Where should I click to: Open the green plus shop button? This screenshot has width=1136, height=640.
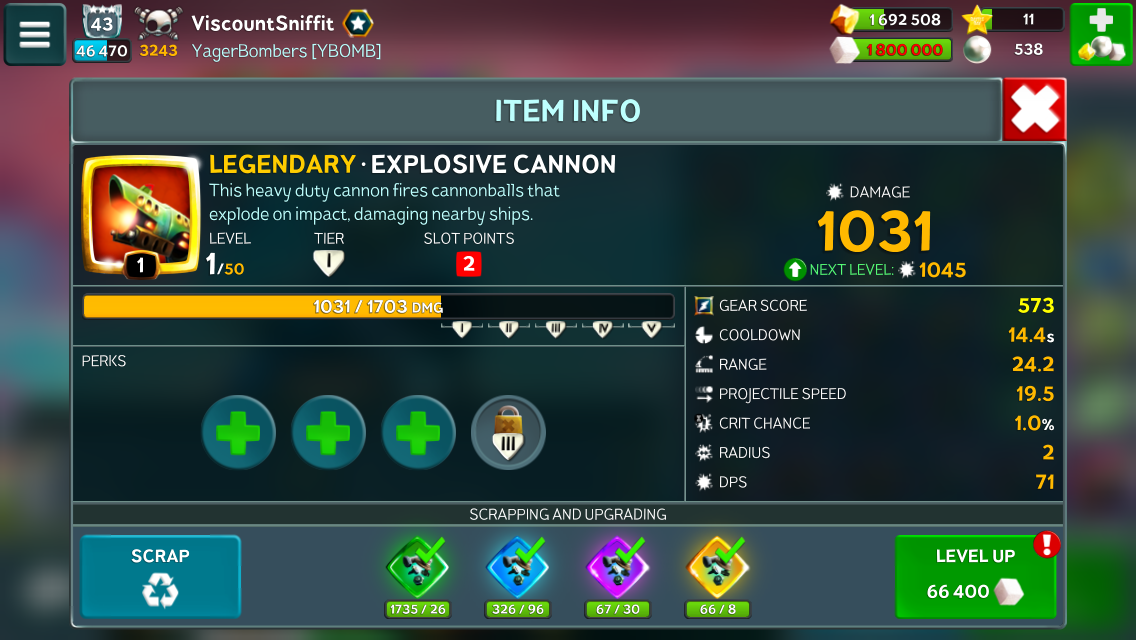click(1100, 34)
